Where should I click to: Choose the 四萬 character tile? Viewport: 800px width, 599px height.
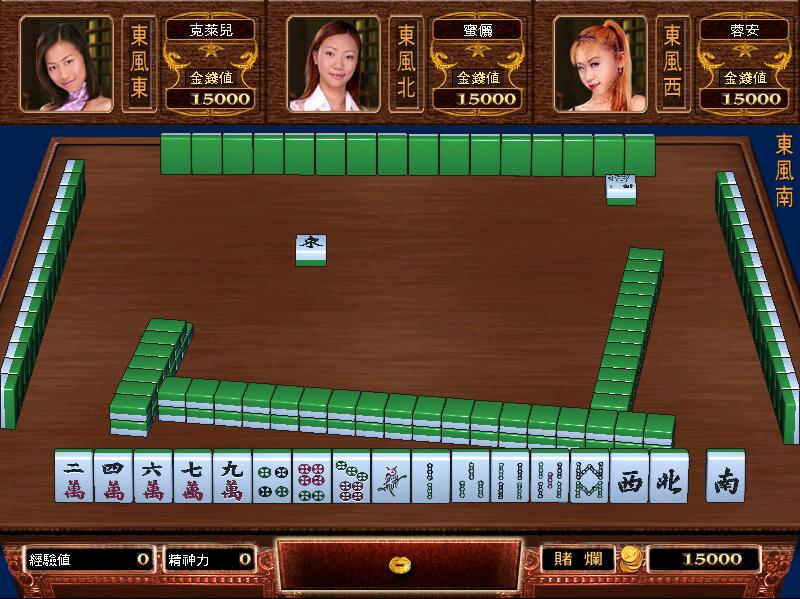pyautogui.click(x=113, y=476)
